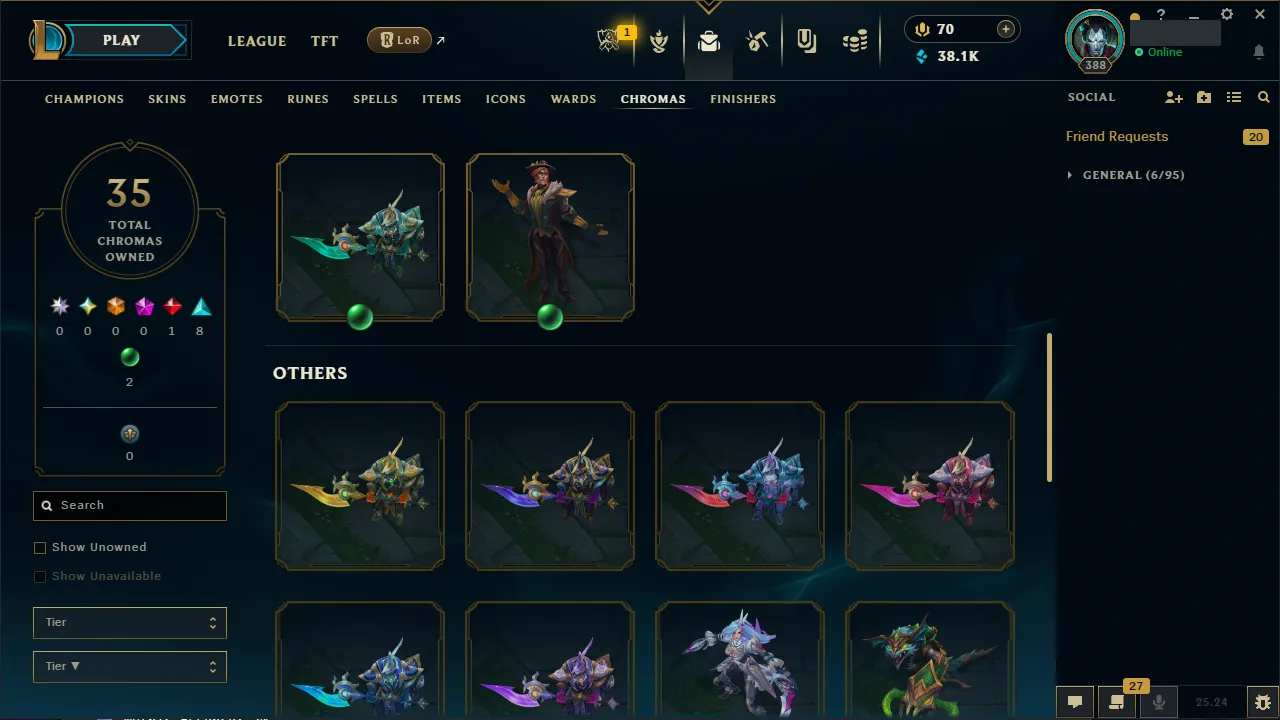Screen dimensions: 1280x720
Task: Select the green chroma gem swatch
Action: [x=129, y=357]
